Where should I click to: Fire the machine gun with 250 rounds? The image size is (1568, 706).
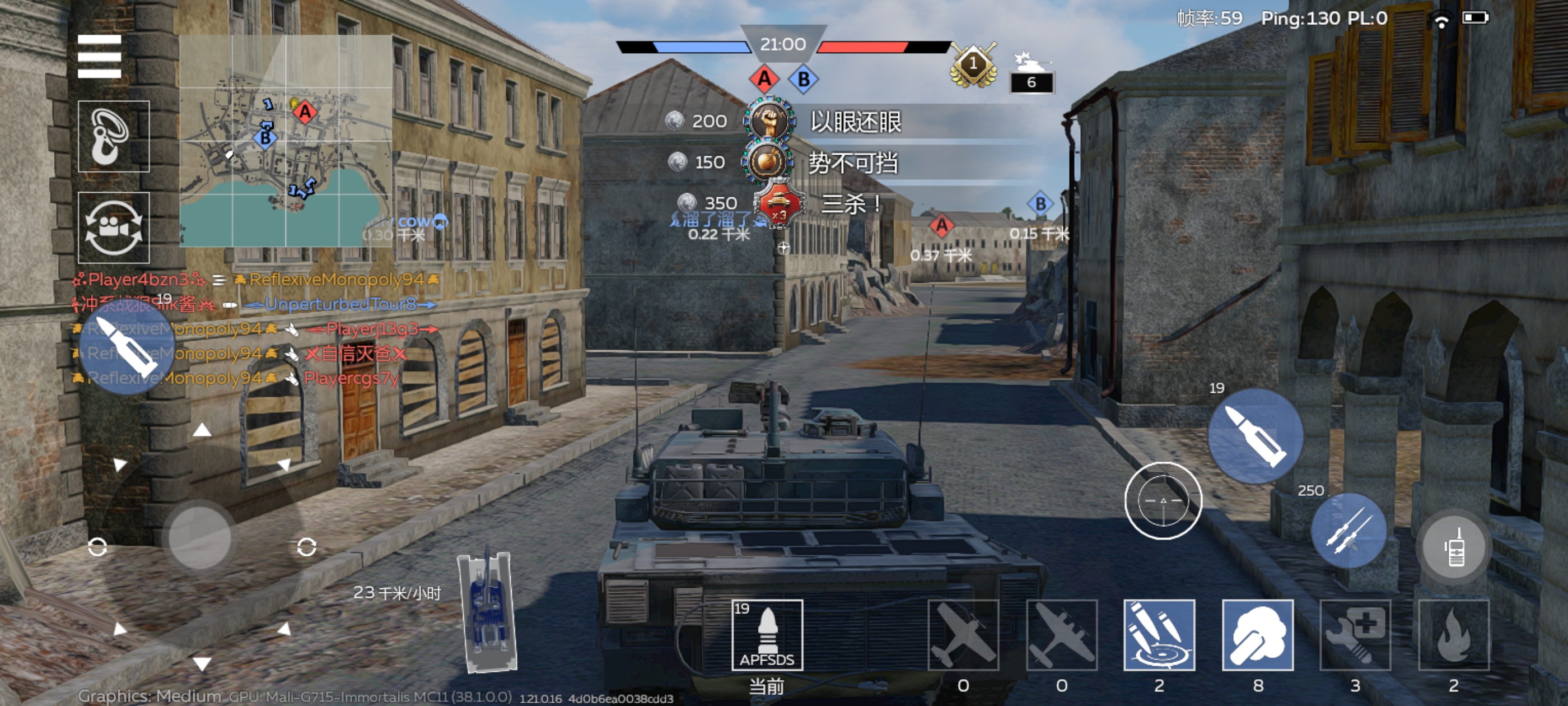click(x=1348, y=531)
